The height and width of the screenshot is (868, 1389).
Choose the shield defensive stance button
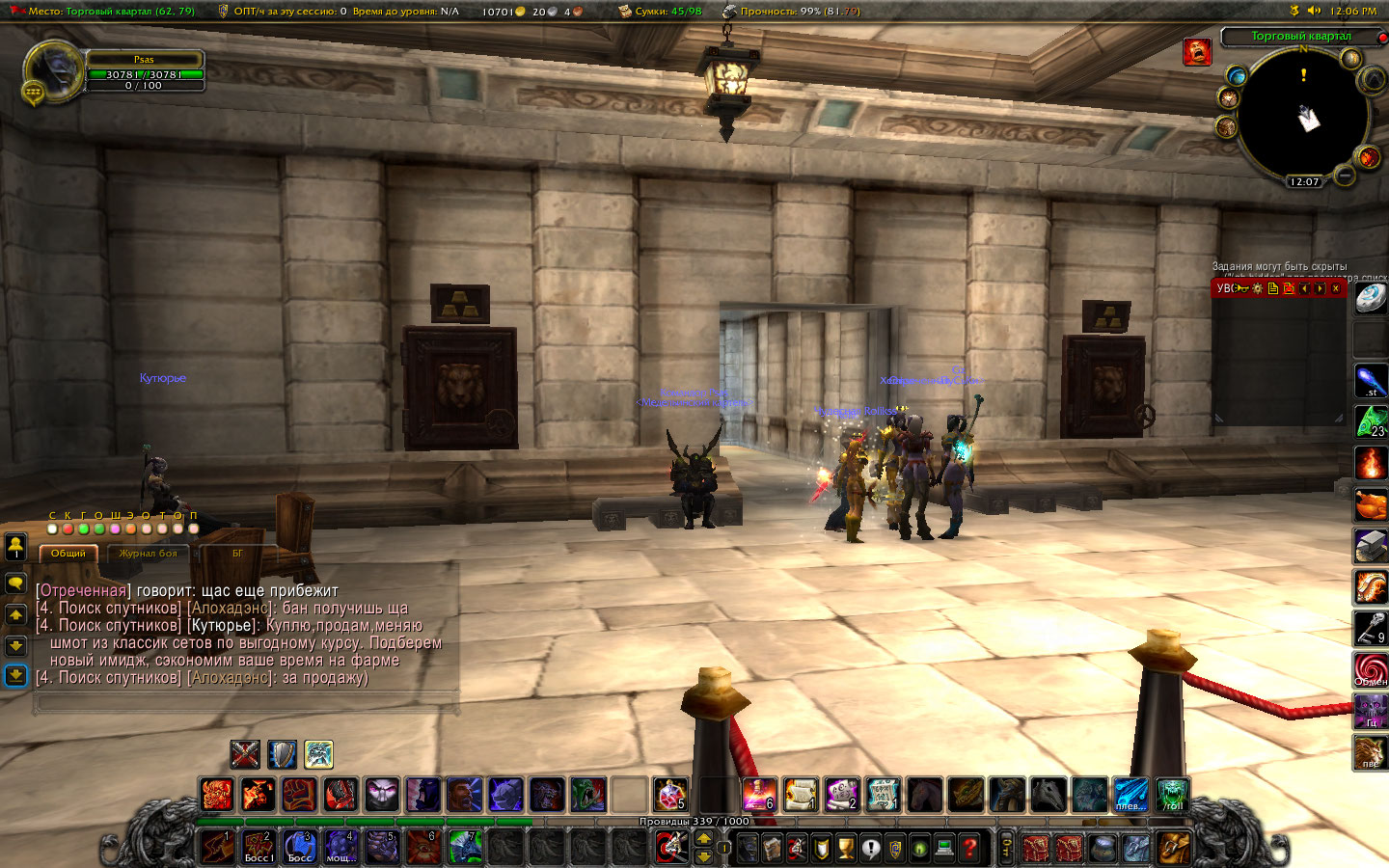282,753
